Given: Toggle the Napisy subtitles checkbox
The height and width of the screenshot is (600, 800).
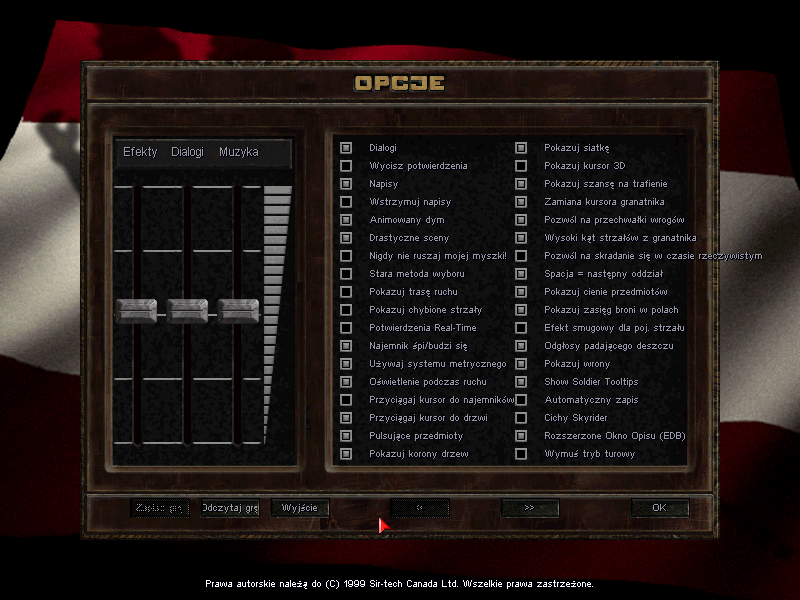Looking at the screenshot, I should (x=346, y=184).
